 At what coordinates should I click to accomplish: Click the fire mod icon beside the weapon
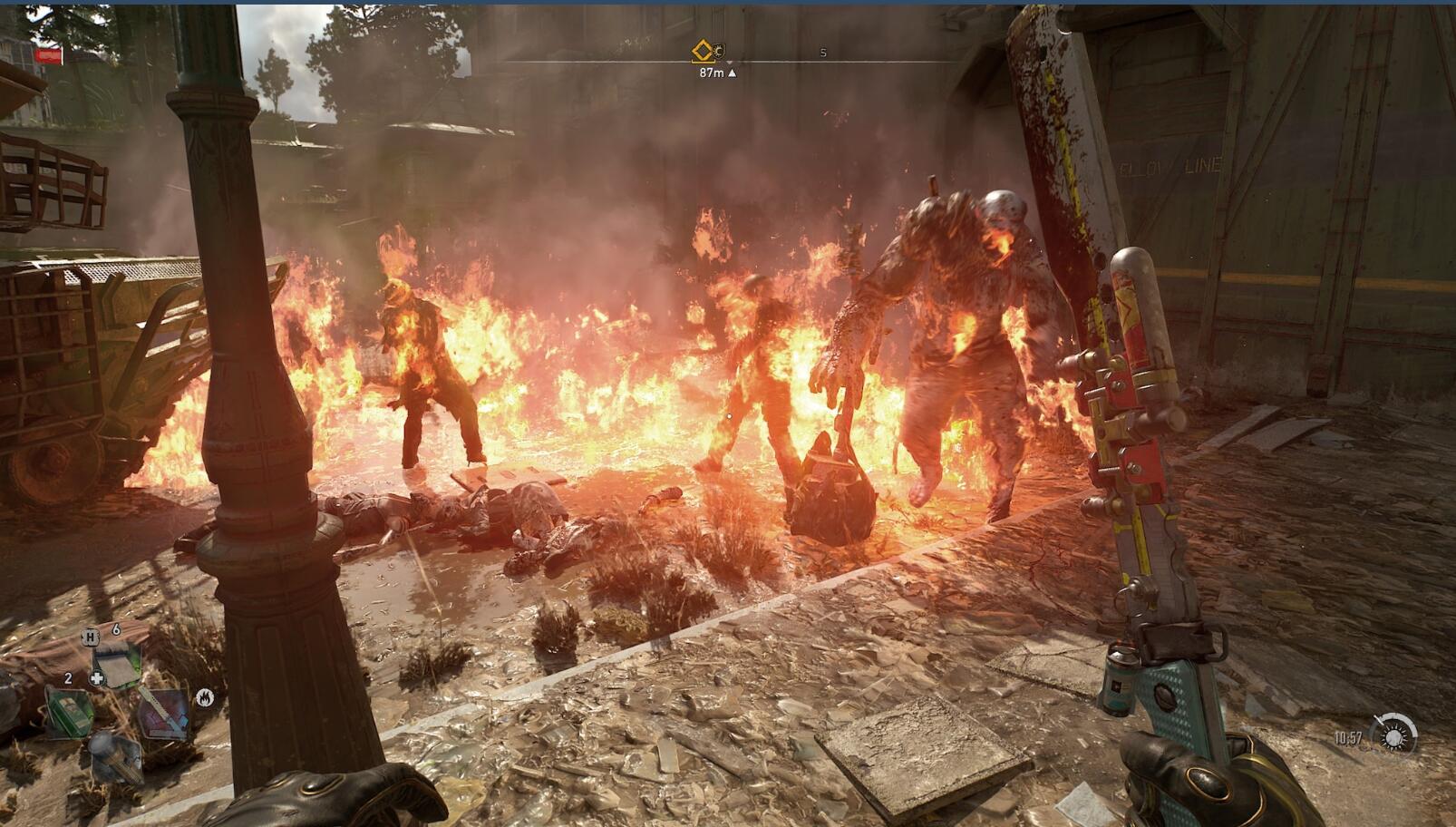pos(205,697)
